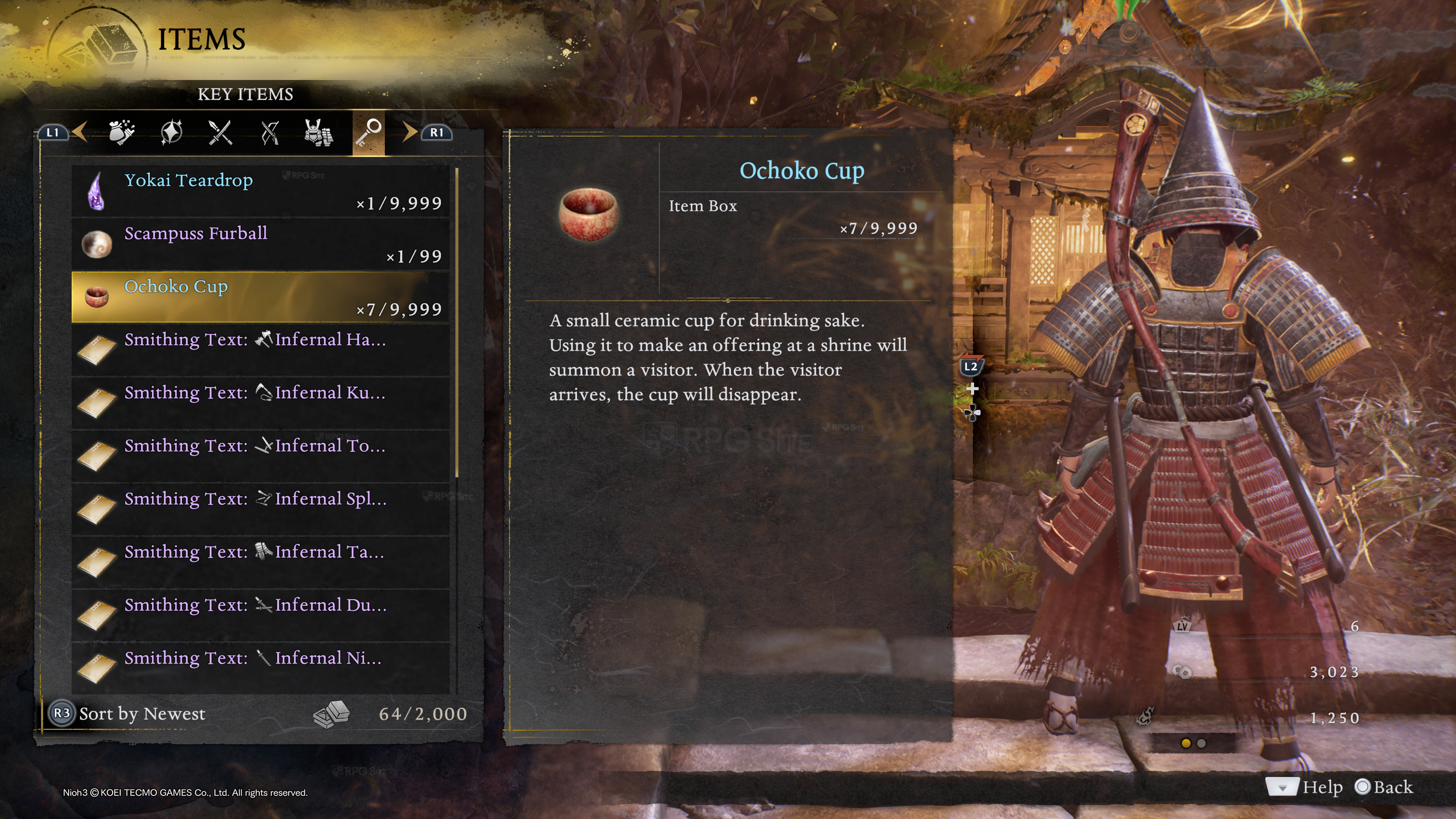
Task: Pick the Smithing Text: Infernal Ku... row
Action: (260, 402)
